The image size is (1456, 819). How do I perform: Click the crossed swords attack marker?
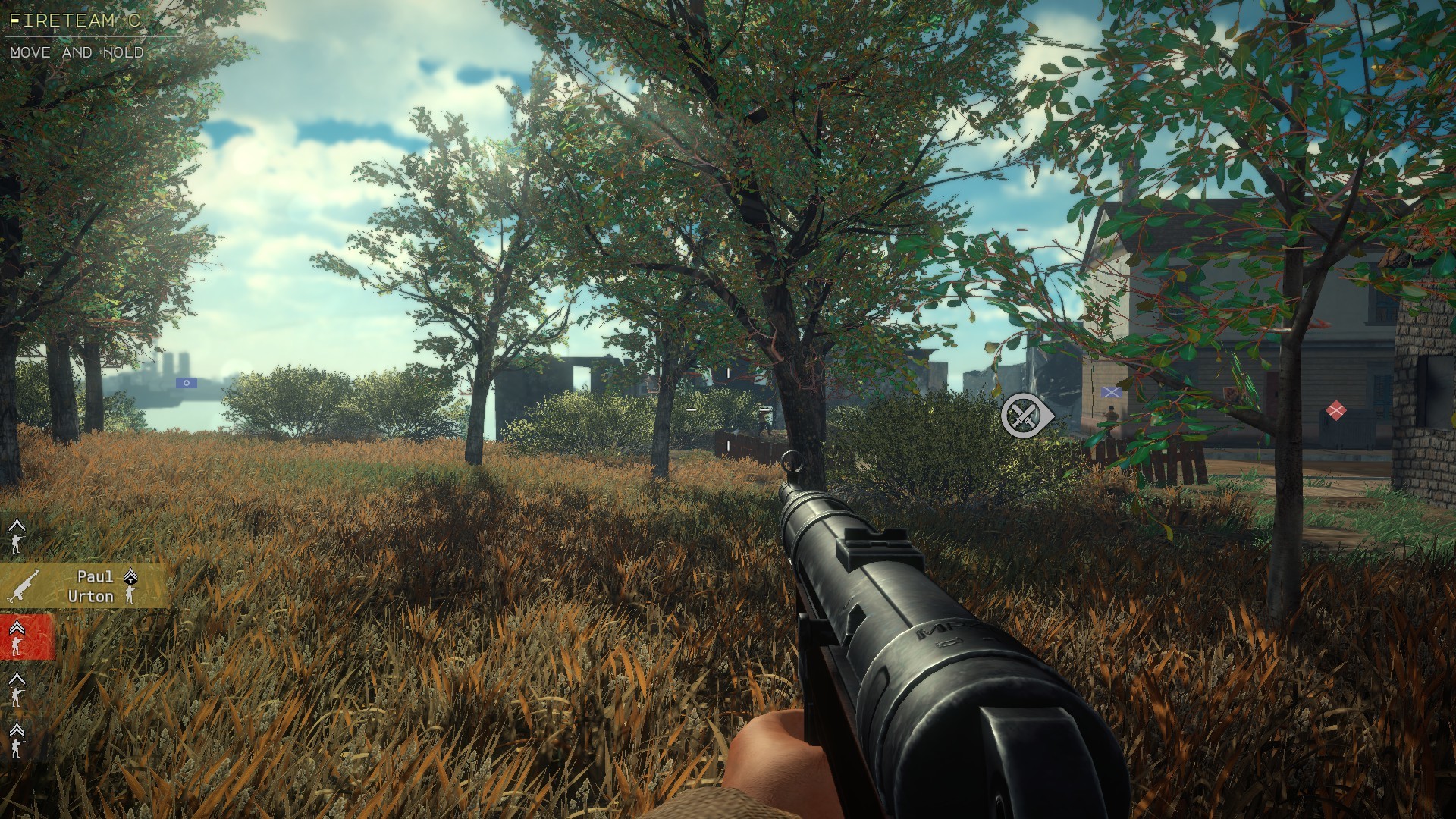(1025, 416)
